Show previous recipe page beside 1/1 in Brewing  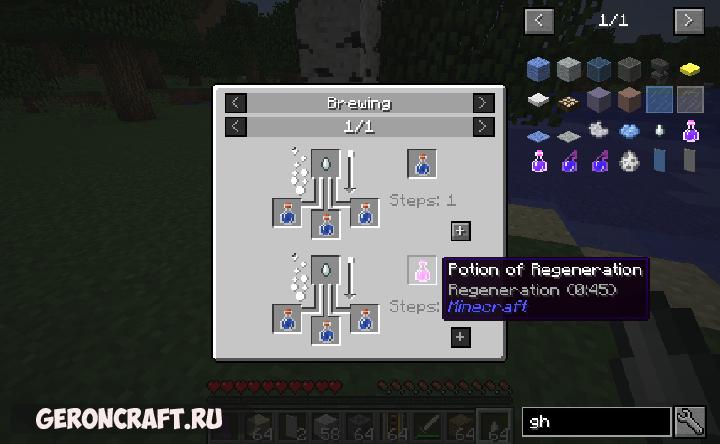click(x=234, y=126)
